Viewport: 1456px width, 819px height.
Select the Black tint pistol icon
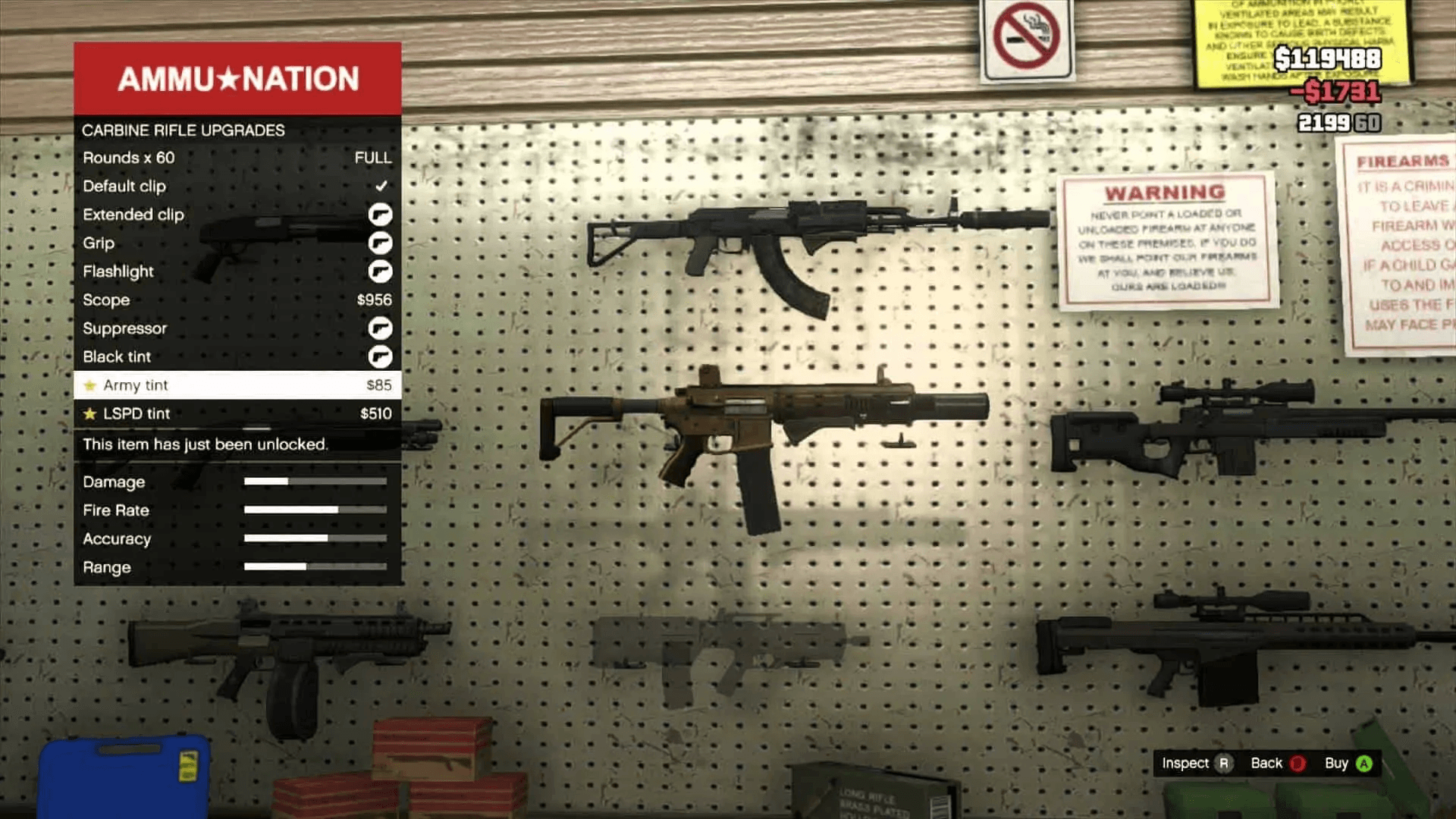381,356
